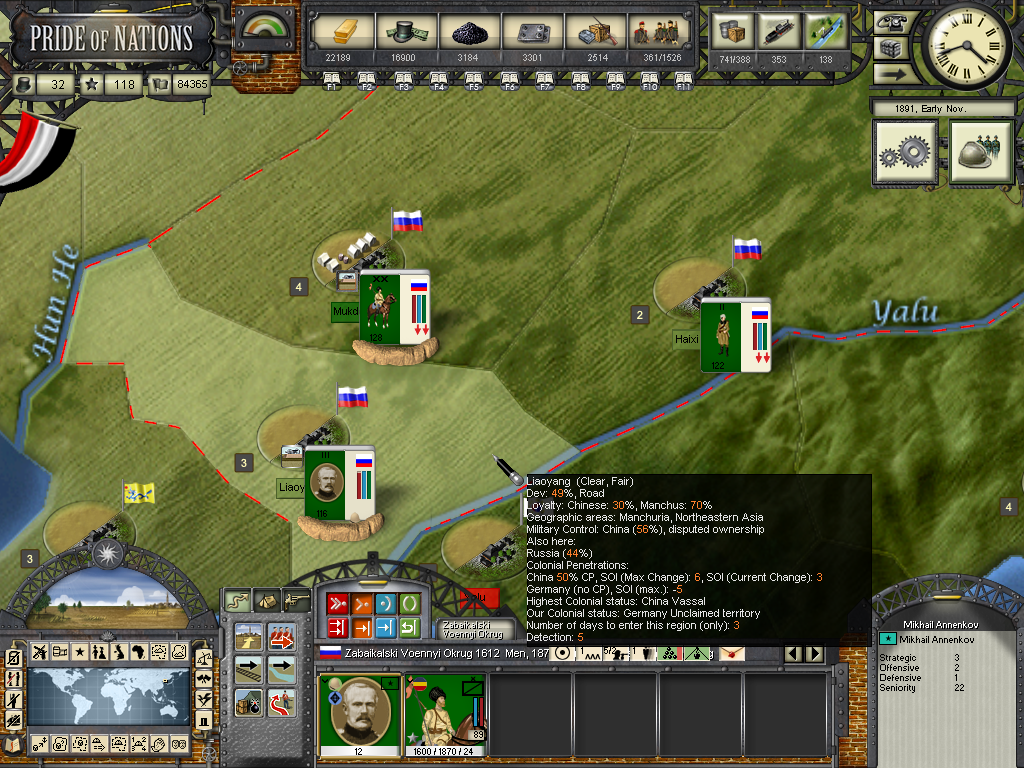
Task: Switch to the tent orders tab
Action: pos(266,600)
